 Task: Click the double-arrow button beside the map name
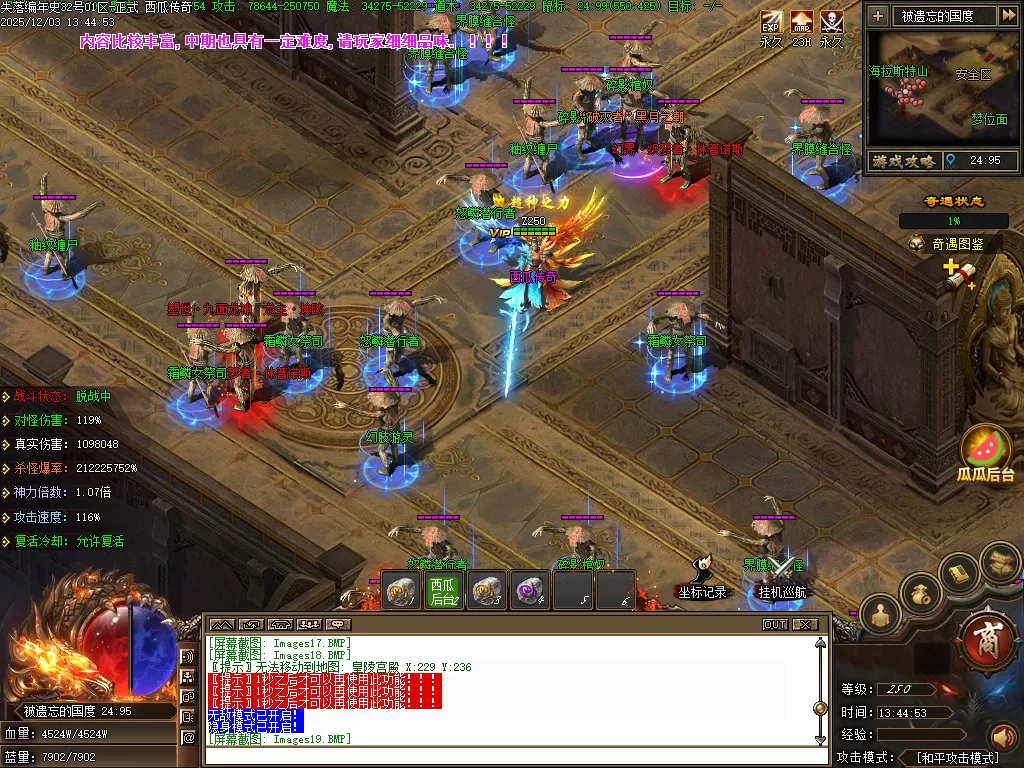tap(1008, 15)
